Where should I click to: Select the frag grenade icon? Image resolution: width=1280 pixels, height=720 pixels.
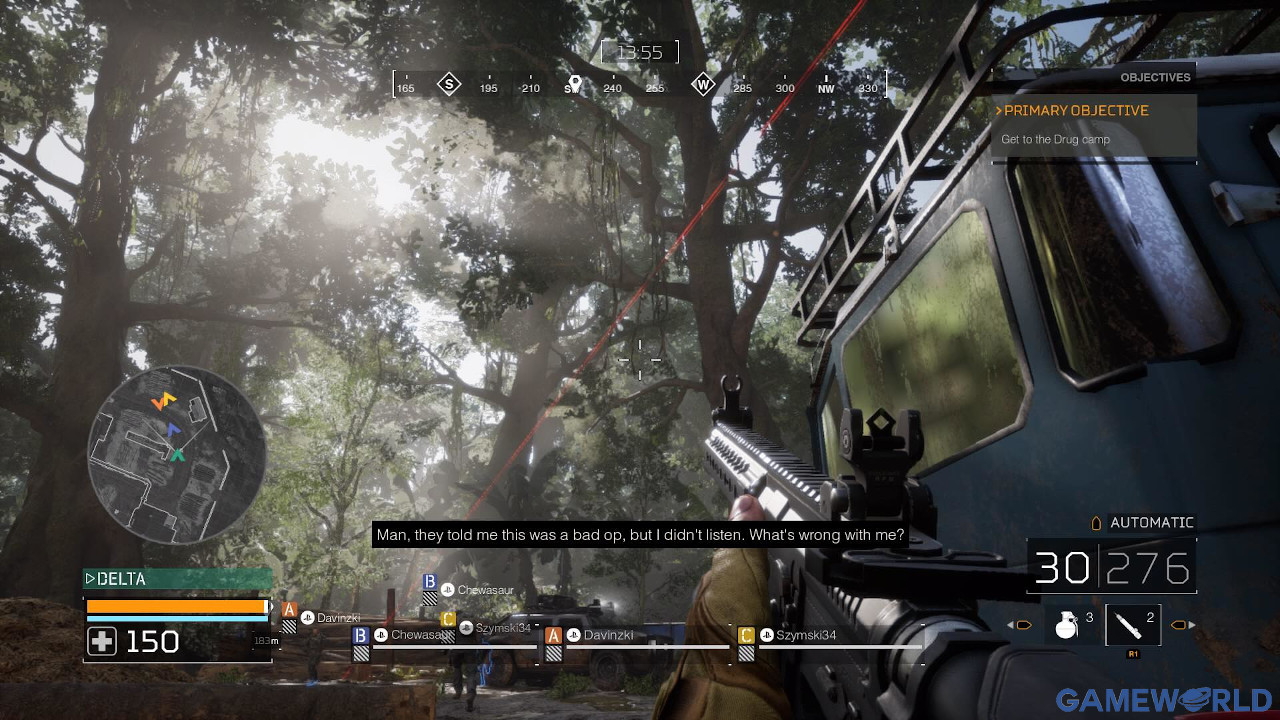[x=1068, y=624]
